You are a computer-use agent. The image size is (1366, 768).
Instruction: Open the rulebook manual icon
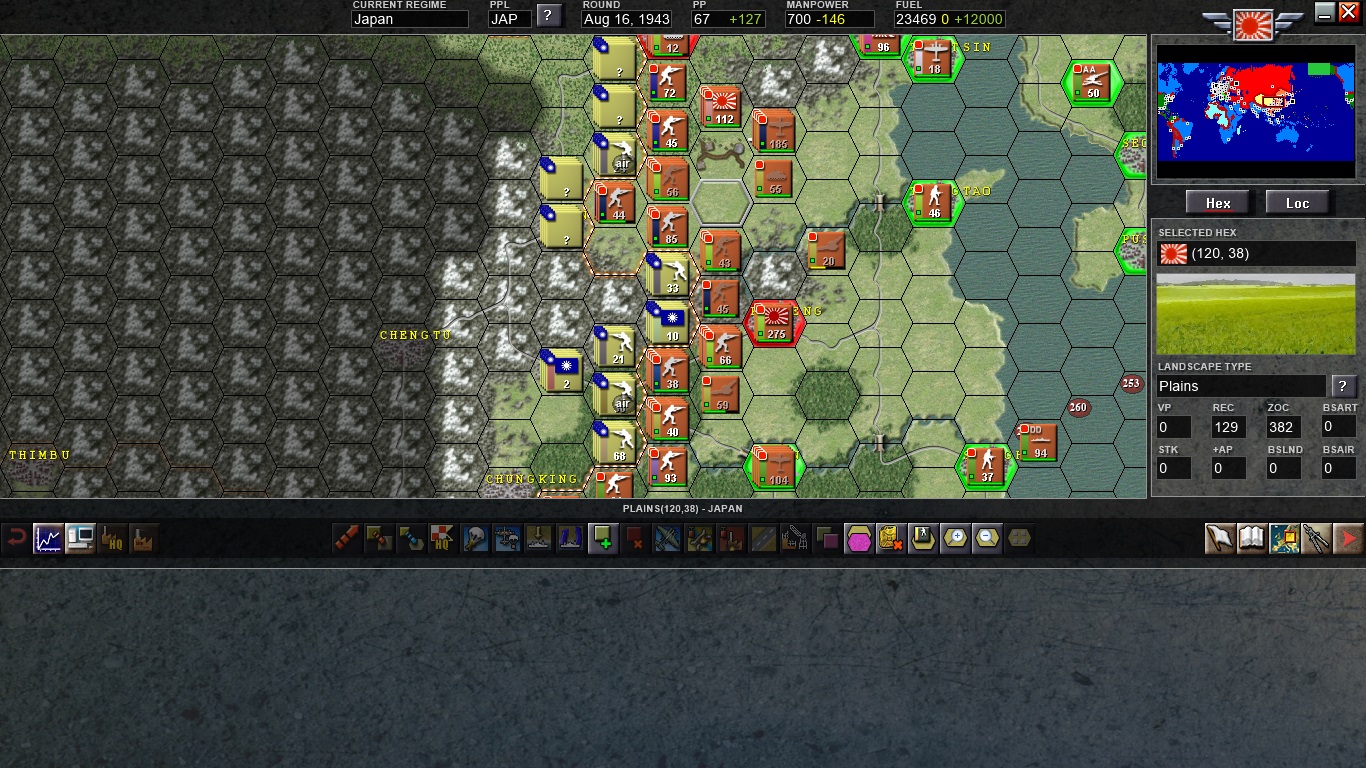[x=1250, y=538]
